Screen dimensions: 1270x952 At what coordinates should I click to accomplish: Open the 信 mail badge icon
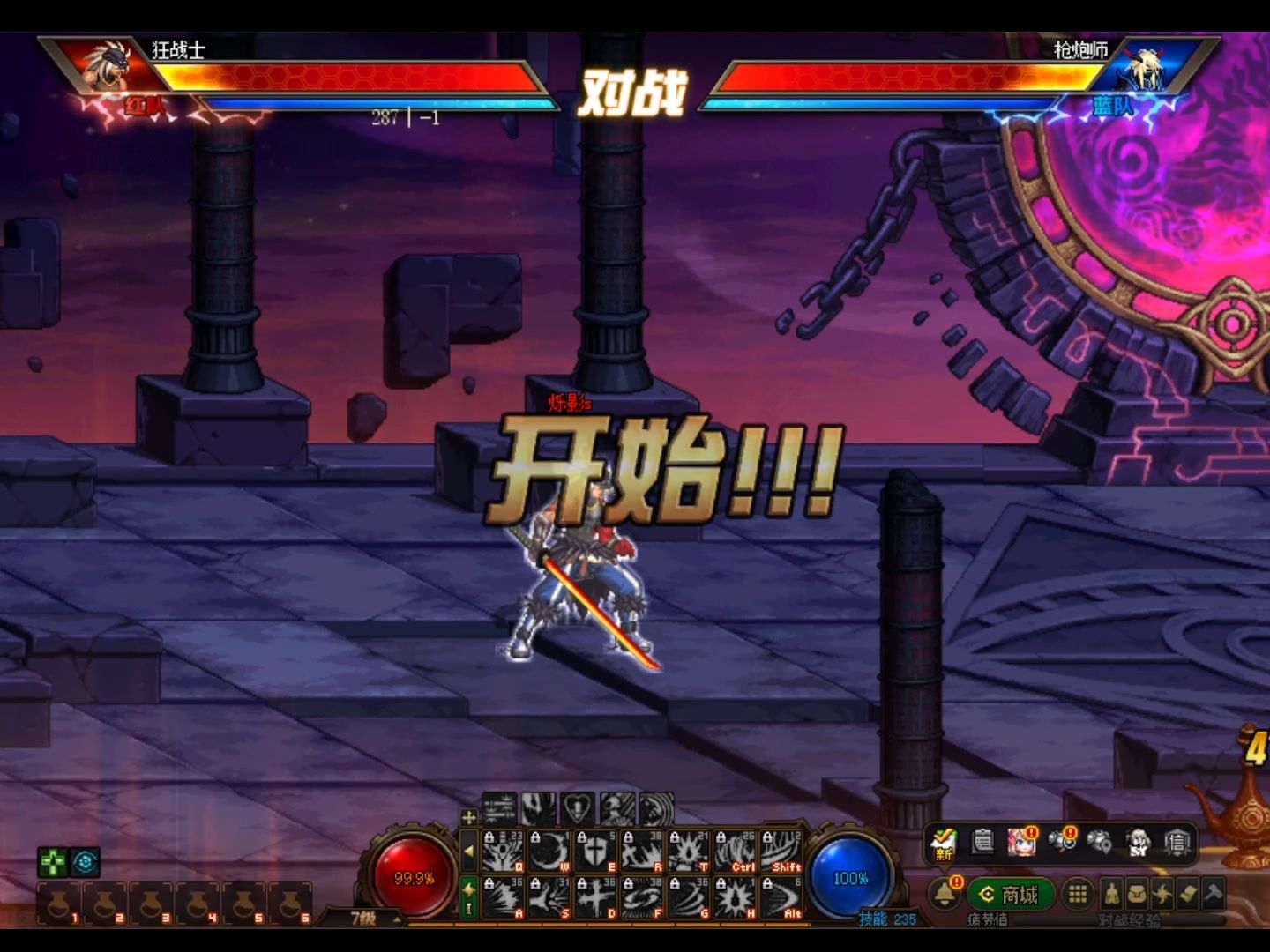point(1177,843)
